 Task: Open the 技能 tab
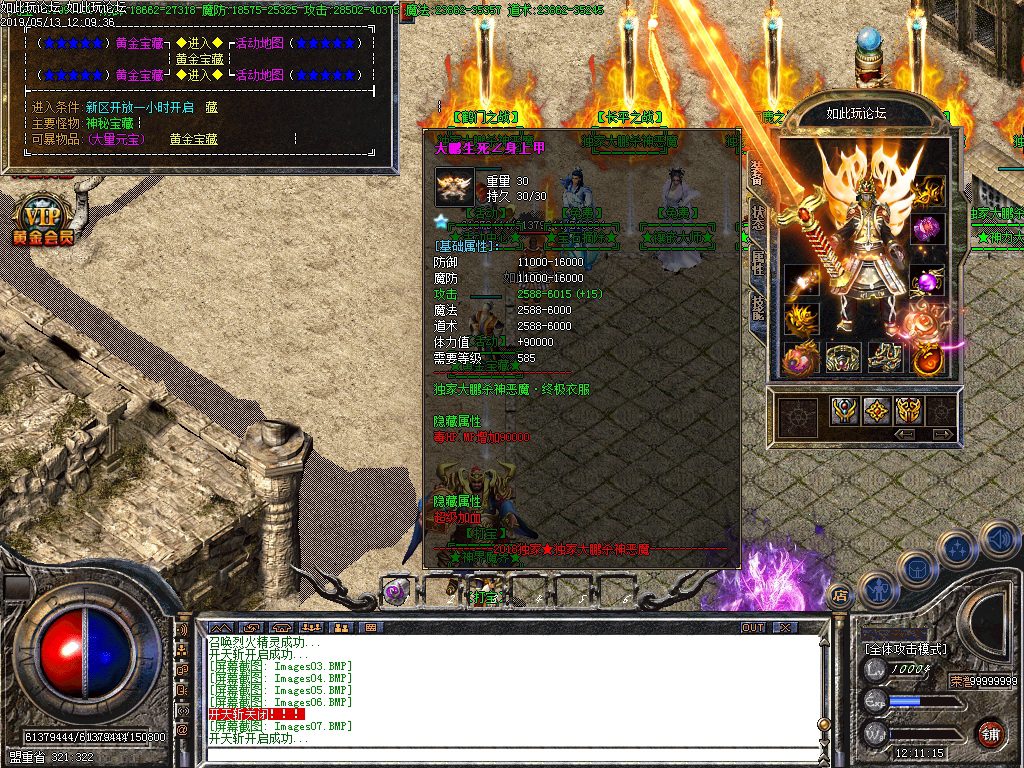point(757,307)
